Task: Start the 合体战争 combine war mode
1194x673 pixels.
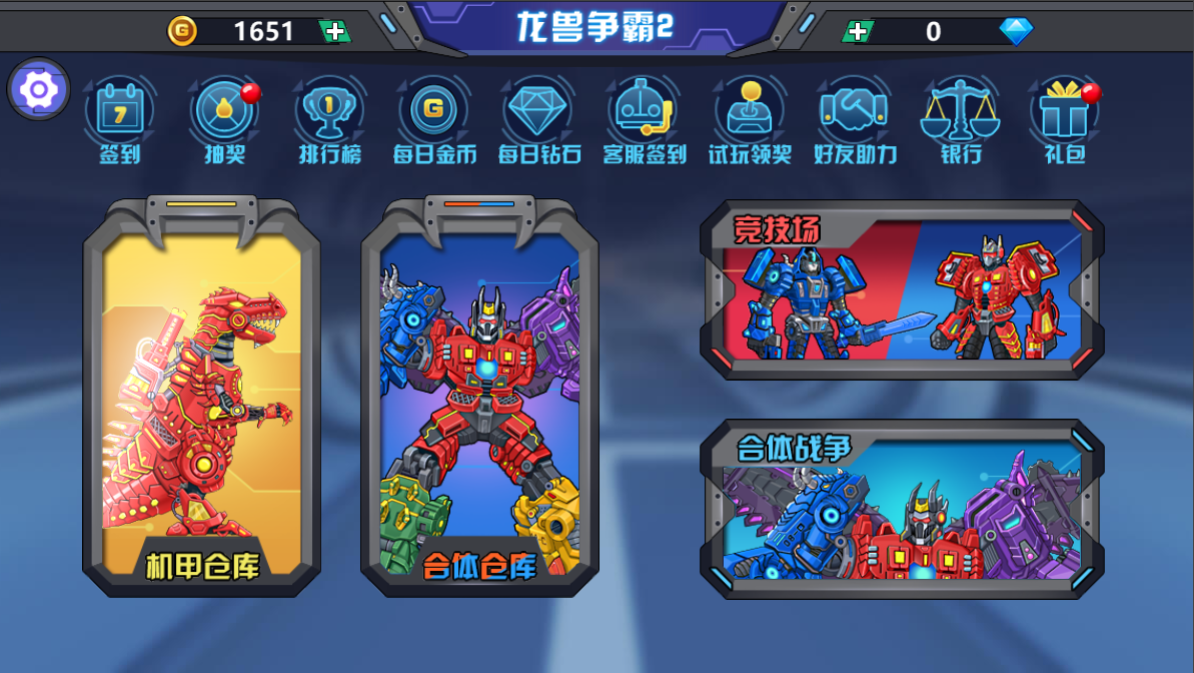Action: [x=903, y=510]
